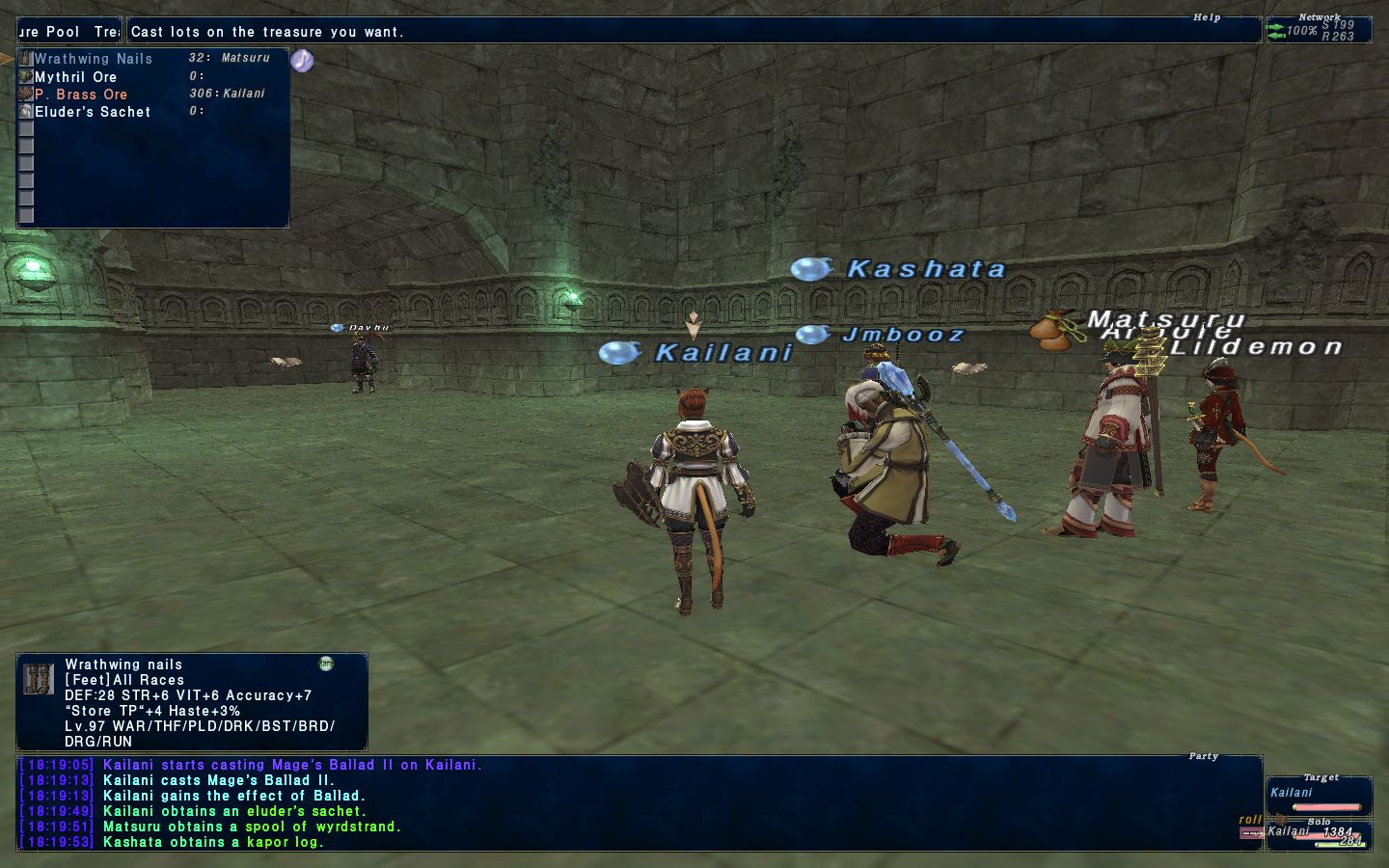Select Kailani in the Target window
Image resolution: width=1389 pixels, height=868 pixels.
coord(1292,793)
